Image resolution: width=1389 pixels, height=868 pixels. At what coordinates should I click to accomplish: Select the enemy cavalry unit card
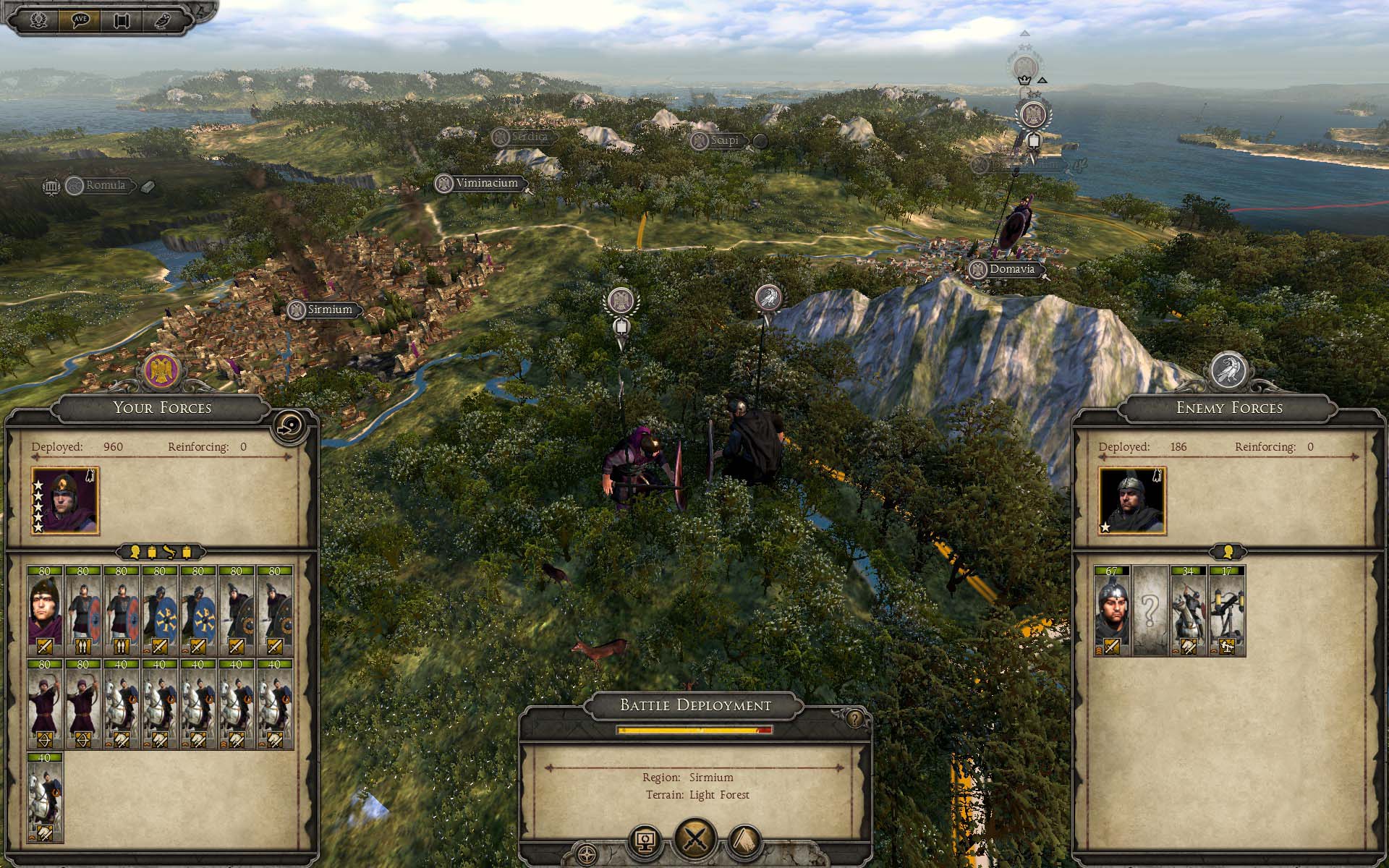[1189, 610]
